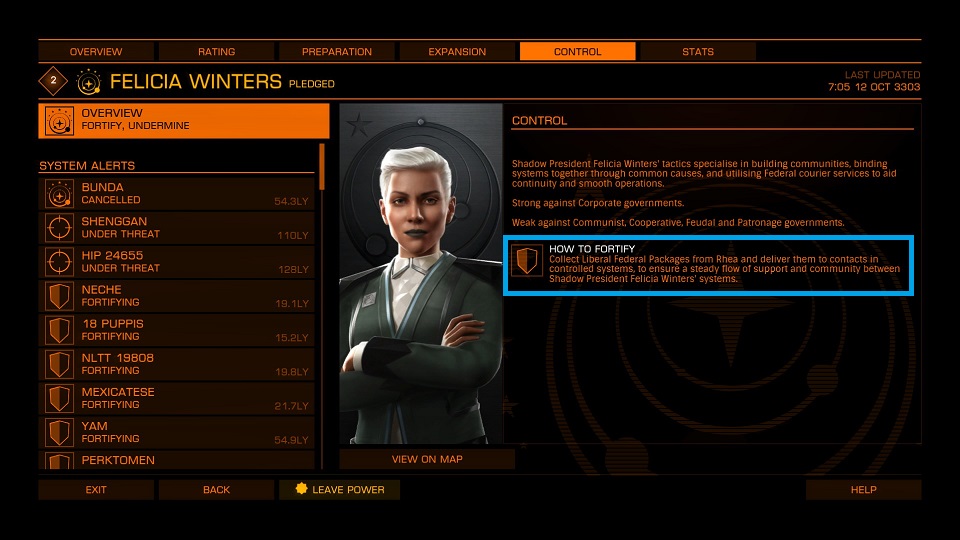Switch to the Overview tab
Screen dimensions: 960x540
[96, 52]
